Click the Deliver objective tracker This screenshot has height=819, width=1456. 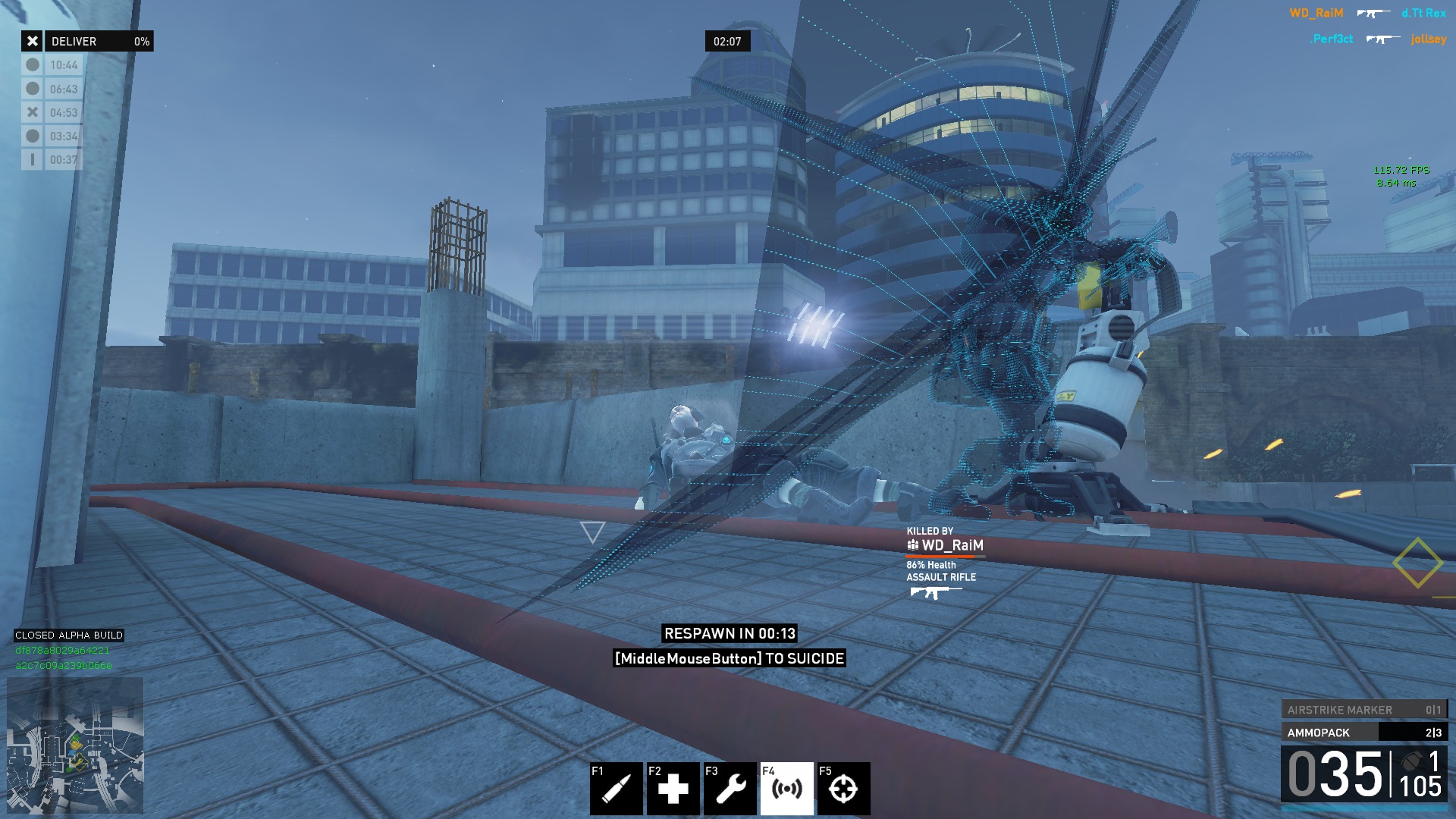pos(87,41)
